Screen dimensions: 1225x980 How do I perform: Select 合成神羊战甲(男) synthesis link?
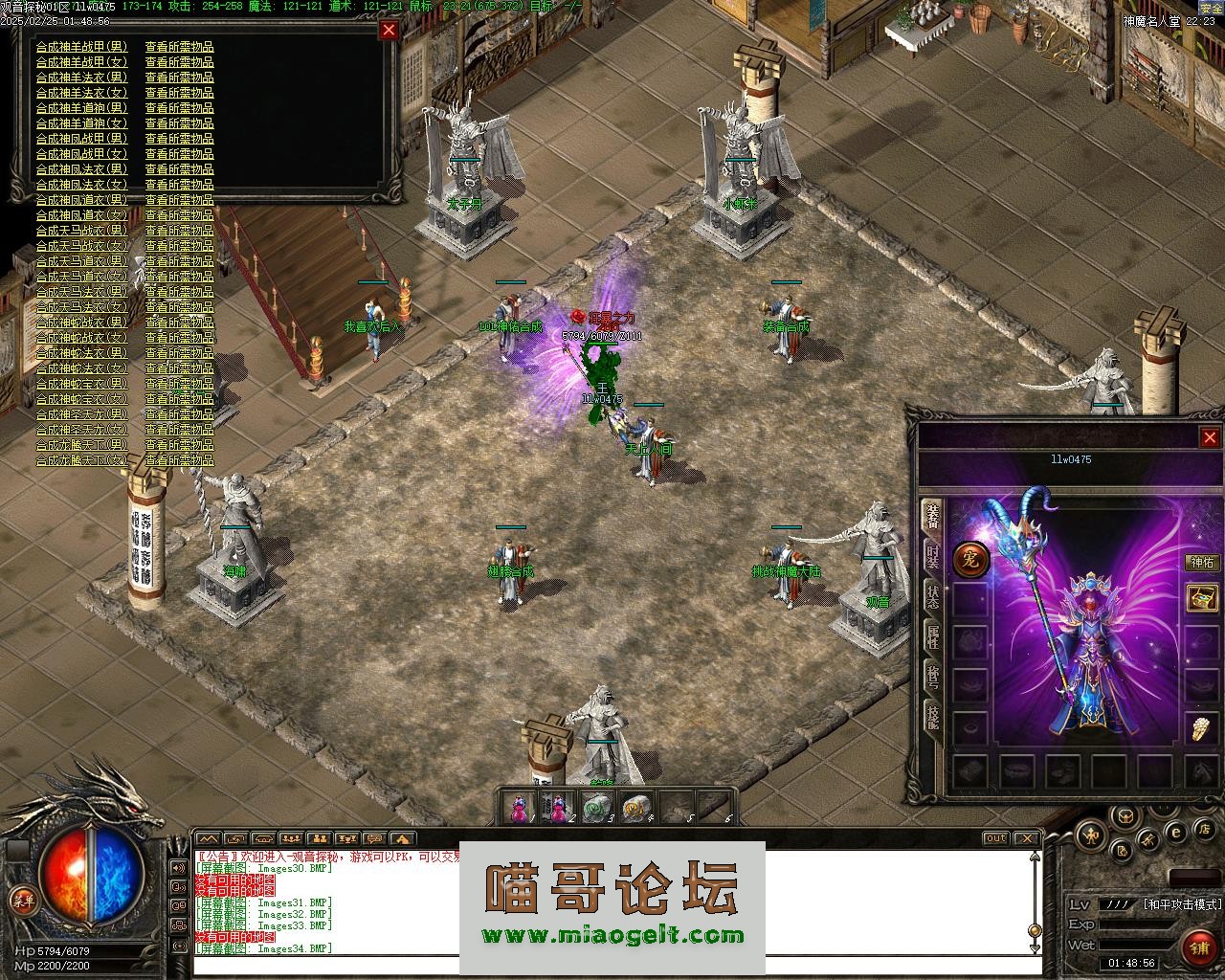pyautogui.click(x=81, y=47)
